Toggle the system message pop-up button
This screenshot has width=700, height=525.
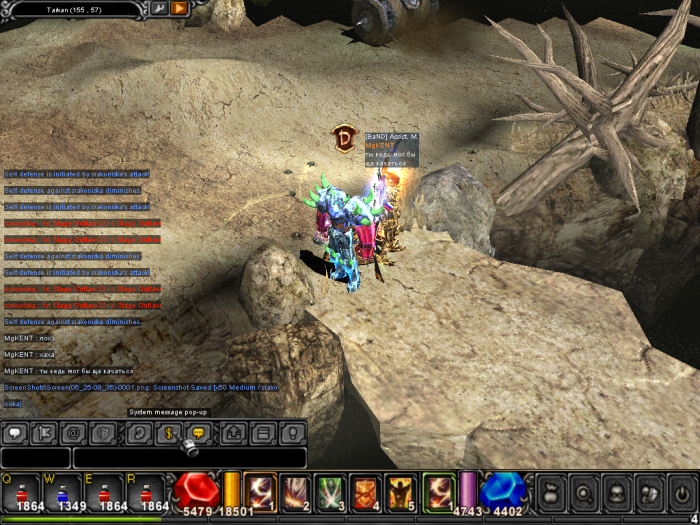(167, 434)
